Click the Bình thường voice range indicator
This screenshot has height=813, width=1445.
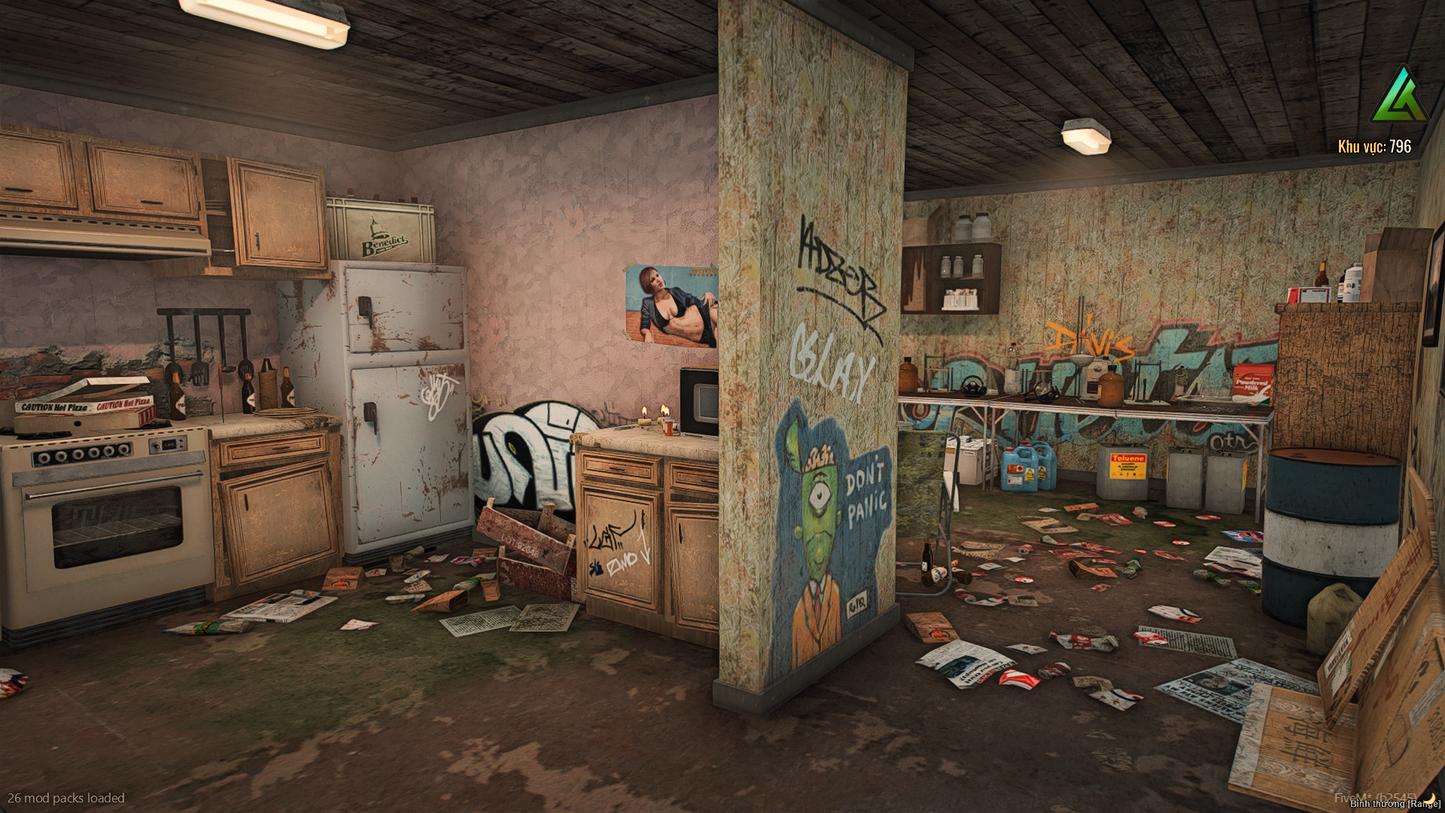point(1395,804)
